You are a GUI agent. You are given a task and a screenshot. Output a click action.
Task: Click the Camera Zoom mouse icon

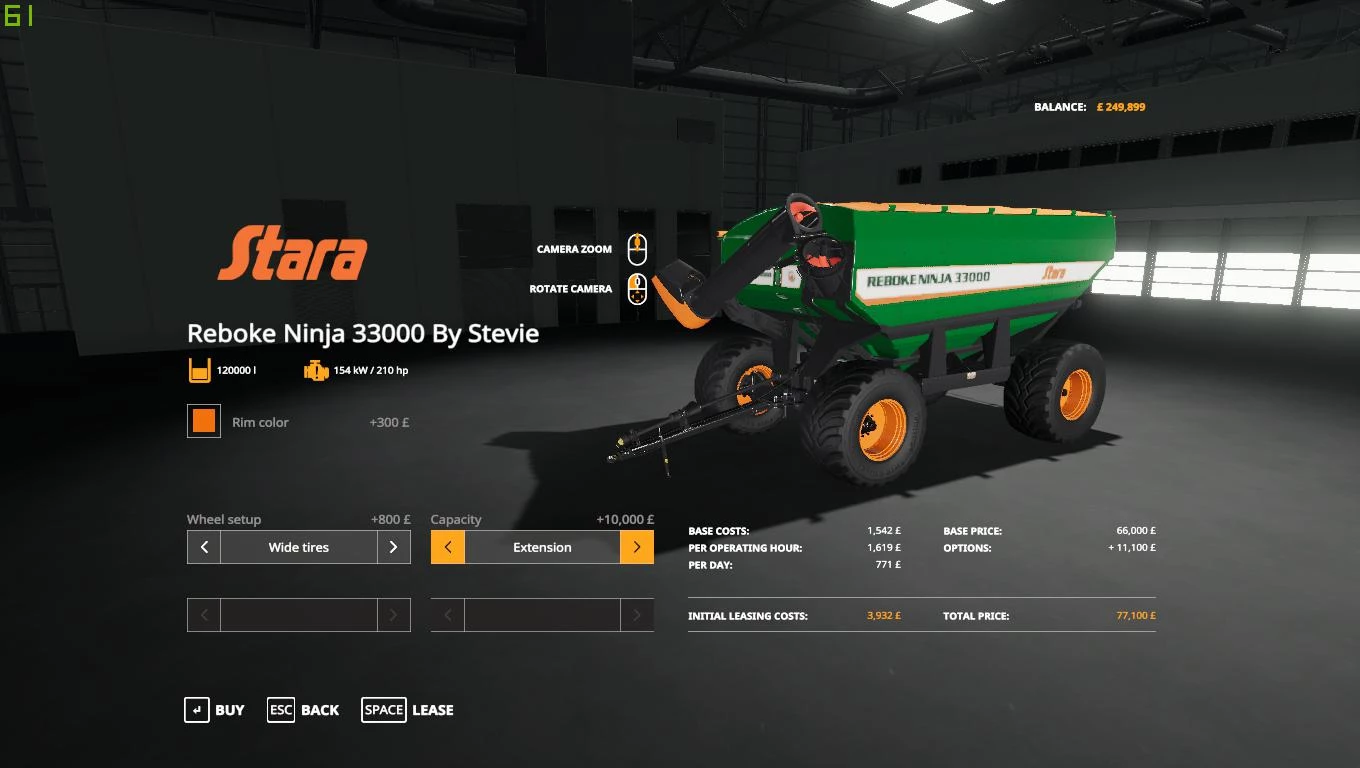[x=637, y=248]
